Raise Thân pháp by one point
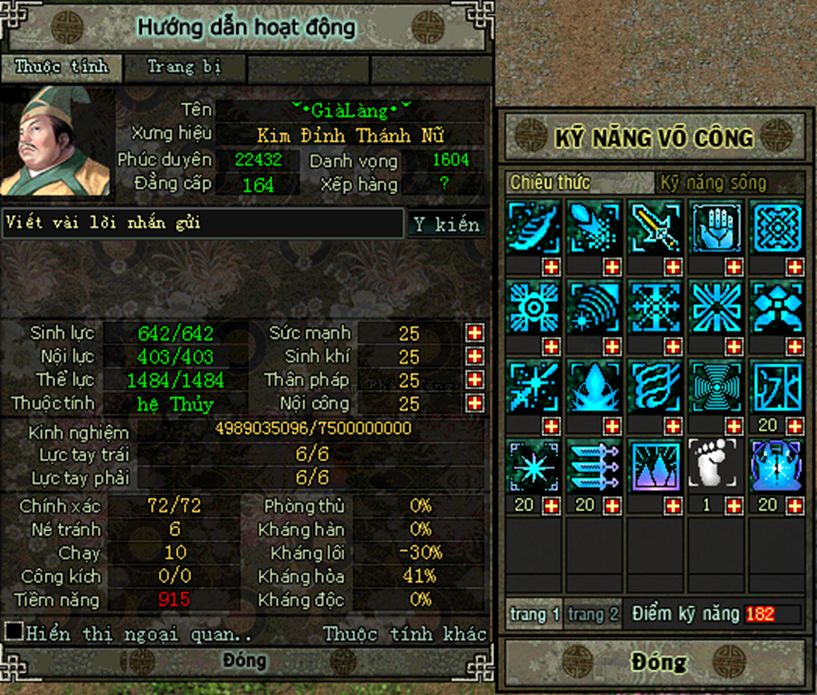This screenshot has height=695, width=817. tap(474, 380)
